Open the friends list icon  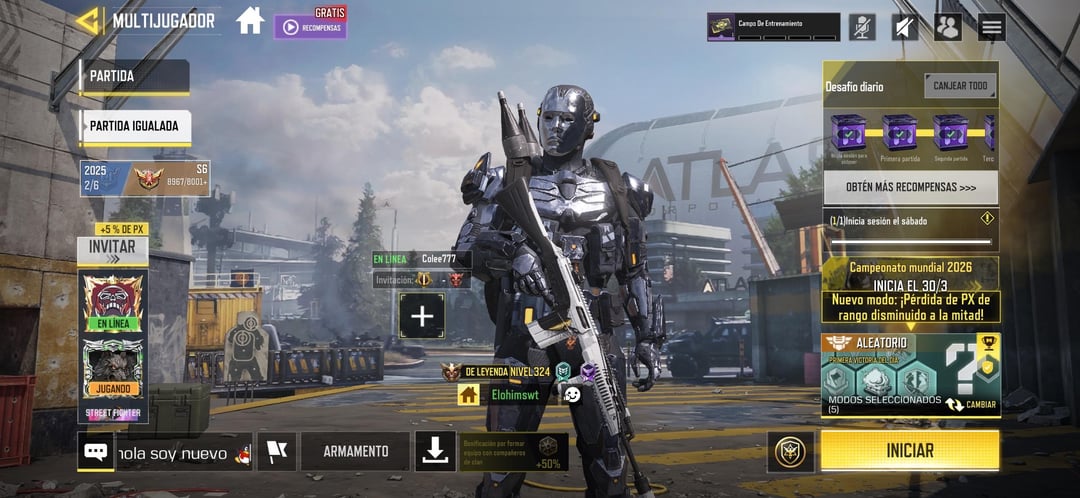[x=947, y=27]
